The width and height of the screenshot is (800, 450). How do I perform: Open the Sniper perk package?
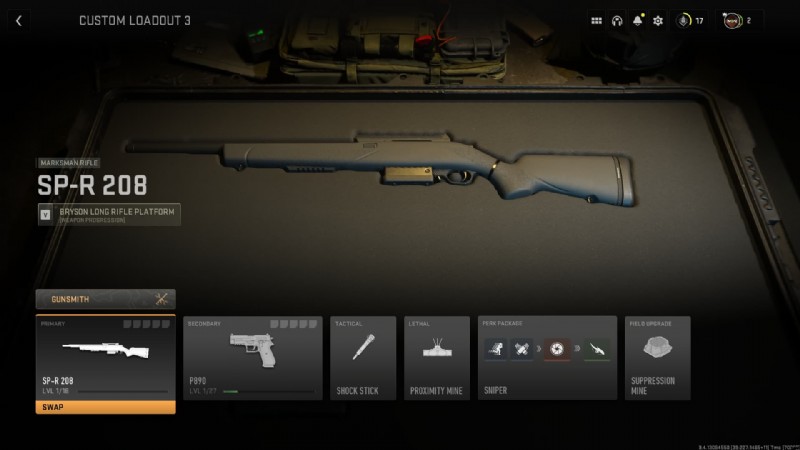coord(547,358)
